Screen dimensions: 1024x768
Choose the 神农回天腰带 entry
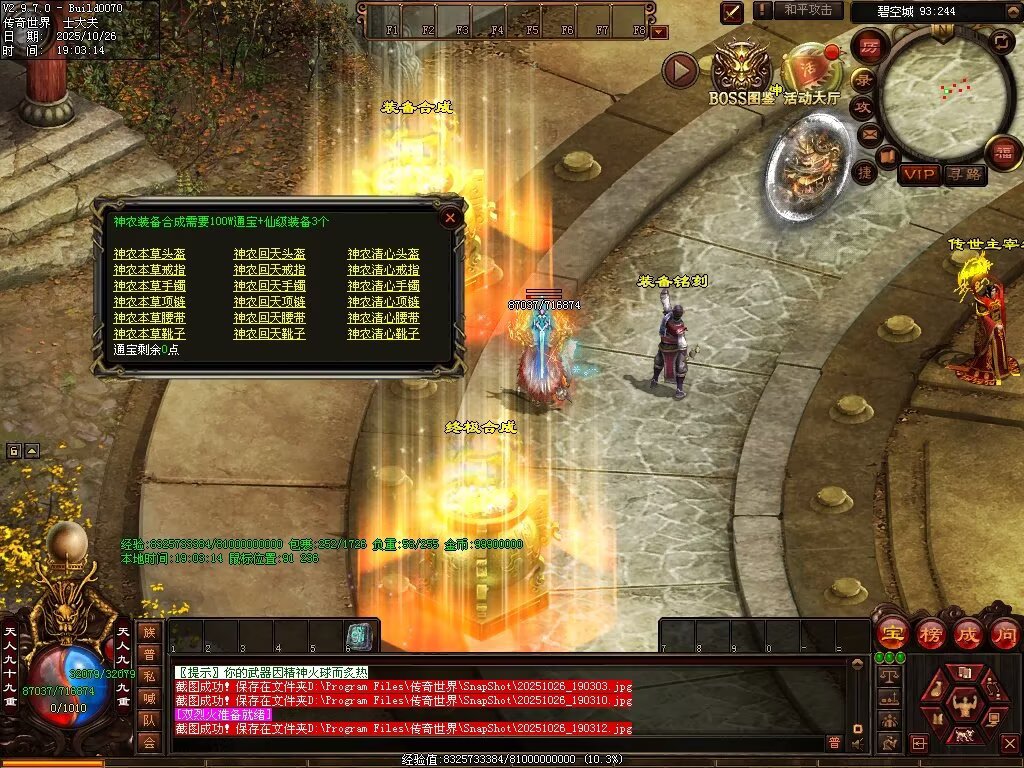[x=269, y=318]
